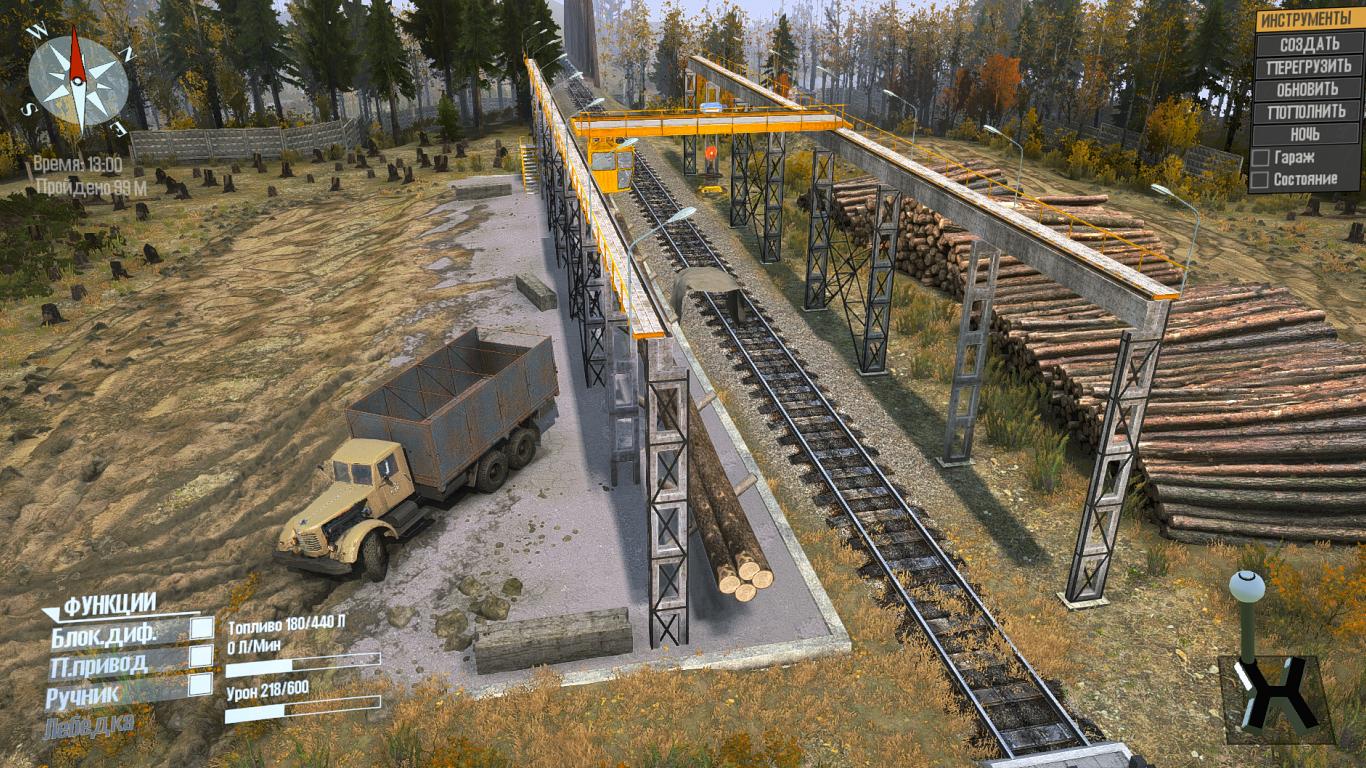The height and width of the screenshot is (768, 1366).
Task: Click the СОЗДАТЬ button in the tools panel
Action: [1309, 44]
